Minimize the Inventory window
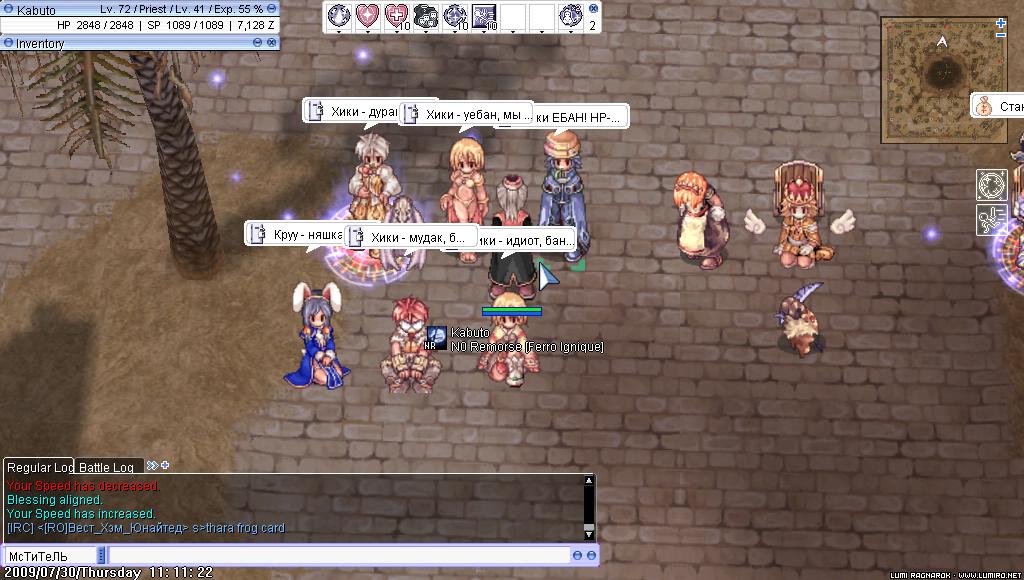The width and height of the screenshot is (1024, 580). (258, 43)
